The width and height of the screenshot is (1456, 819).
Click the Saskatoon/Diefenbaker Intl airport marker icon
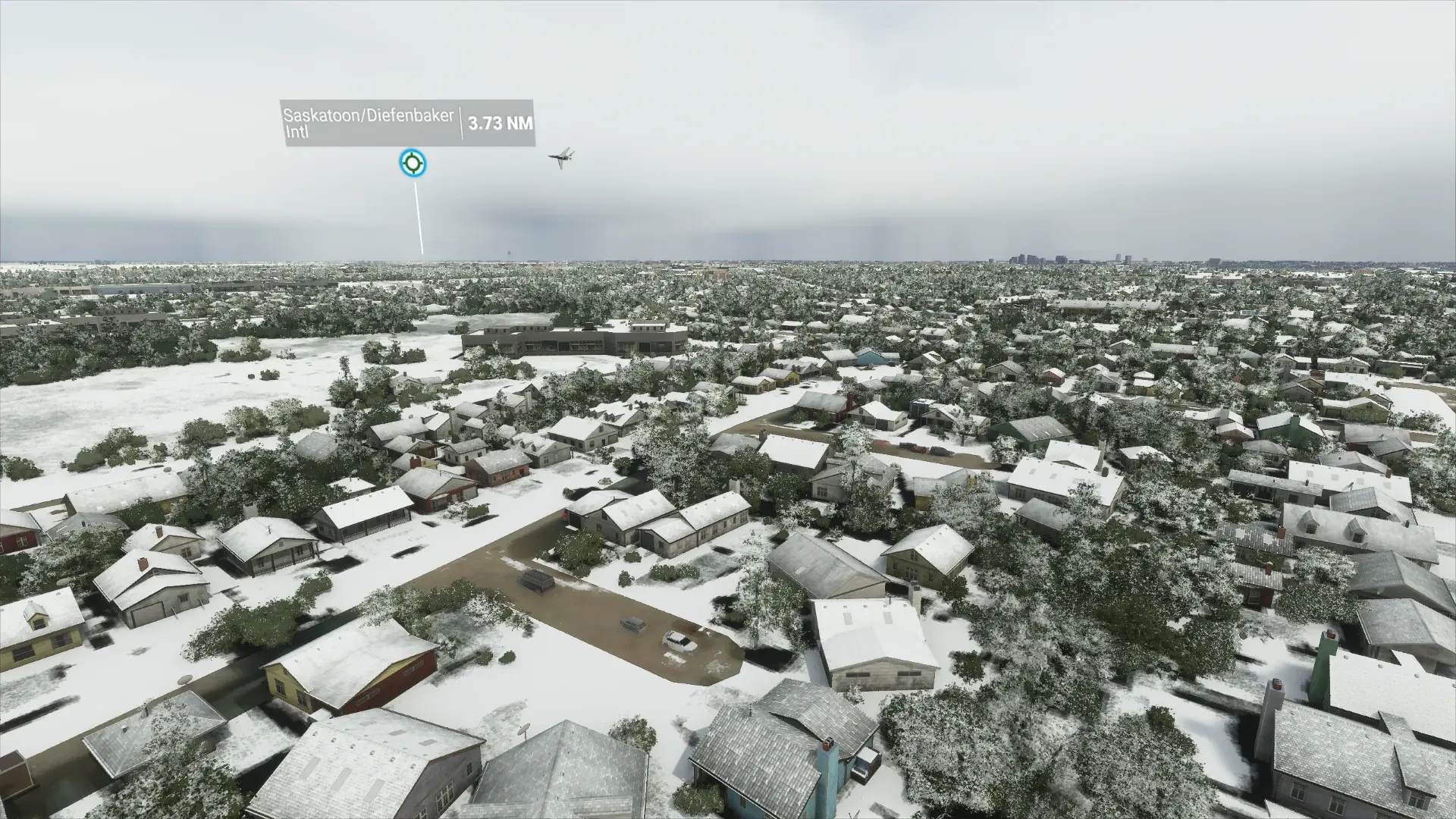pos(413,163)
